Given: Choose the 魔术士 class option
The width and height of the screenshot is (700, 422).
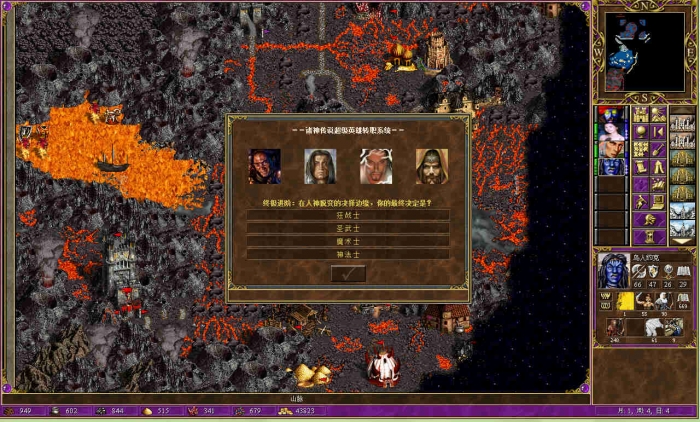Looking at the screenshot, I should (347, 241).
